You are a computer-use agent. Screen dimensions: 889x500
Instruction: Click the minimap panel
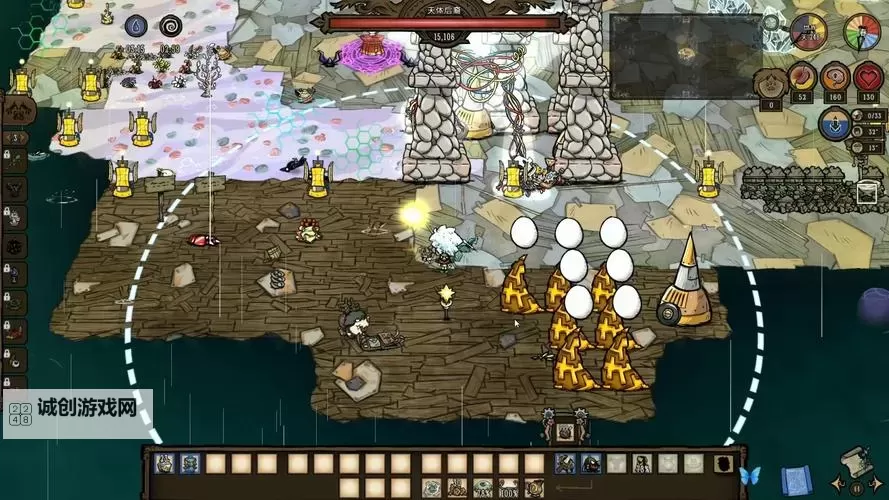(685, 56)
